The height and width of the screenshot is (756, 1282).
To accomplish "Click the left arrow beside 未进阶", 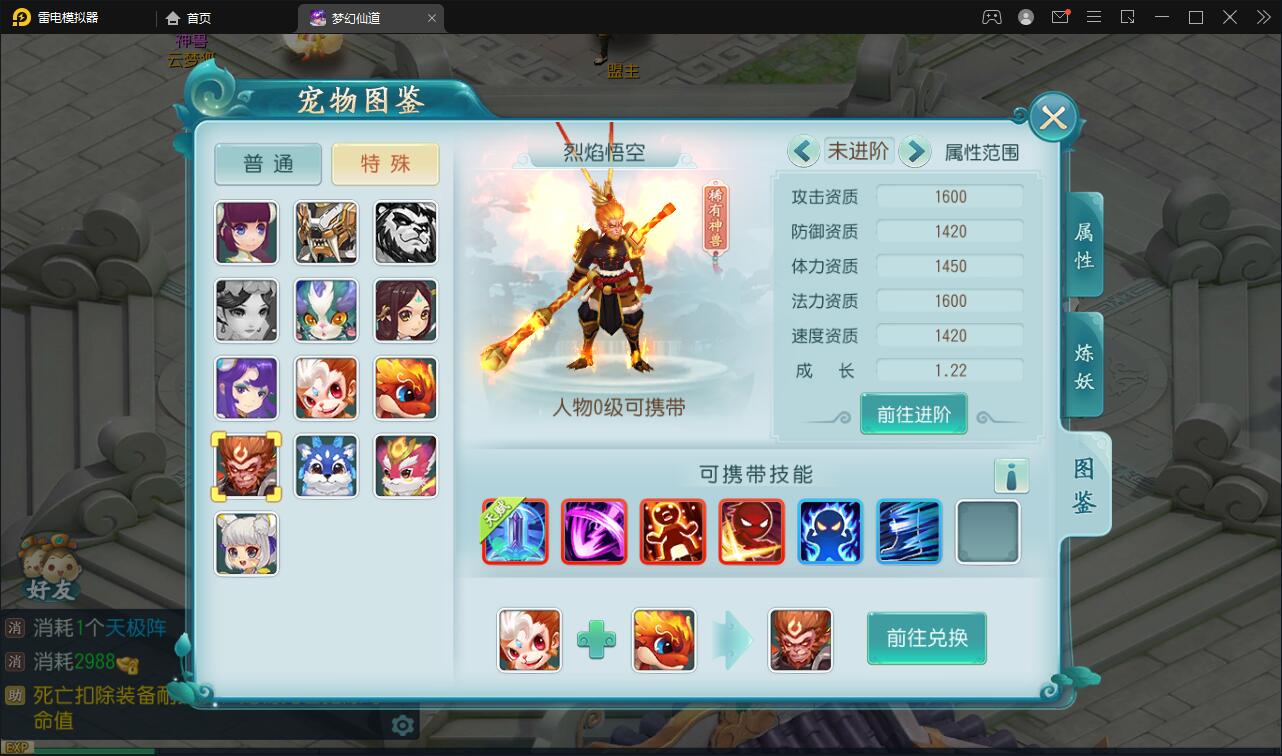I will 803,150.
